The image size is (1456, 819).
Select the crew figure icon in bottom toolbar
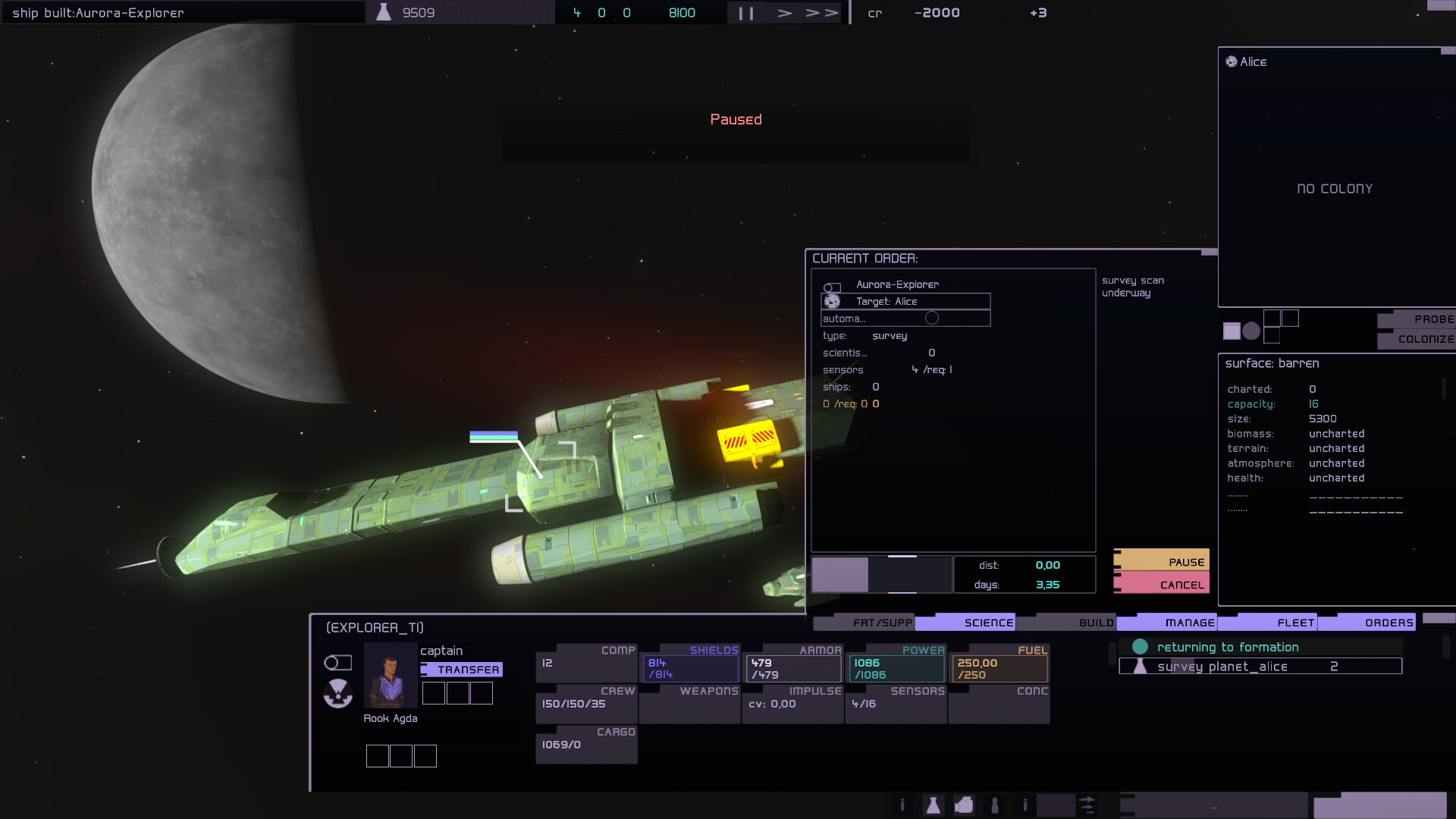[995, 805]
